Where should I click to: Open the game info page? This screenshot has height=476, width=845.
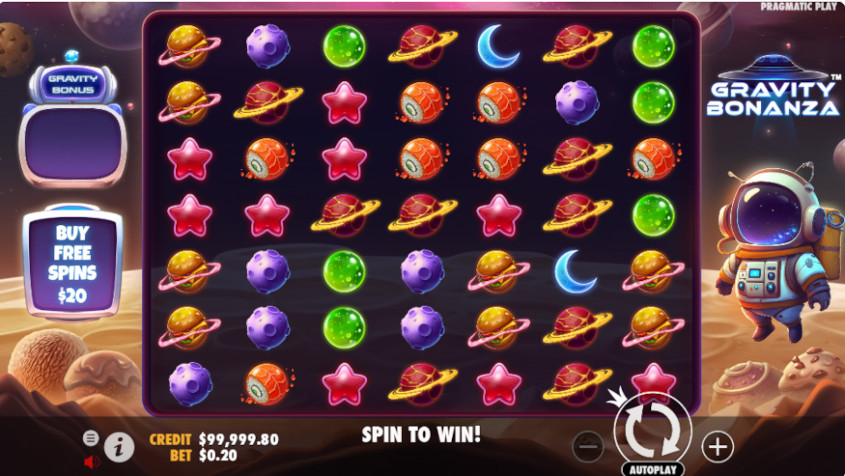click(119, 447)
